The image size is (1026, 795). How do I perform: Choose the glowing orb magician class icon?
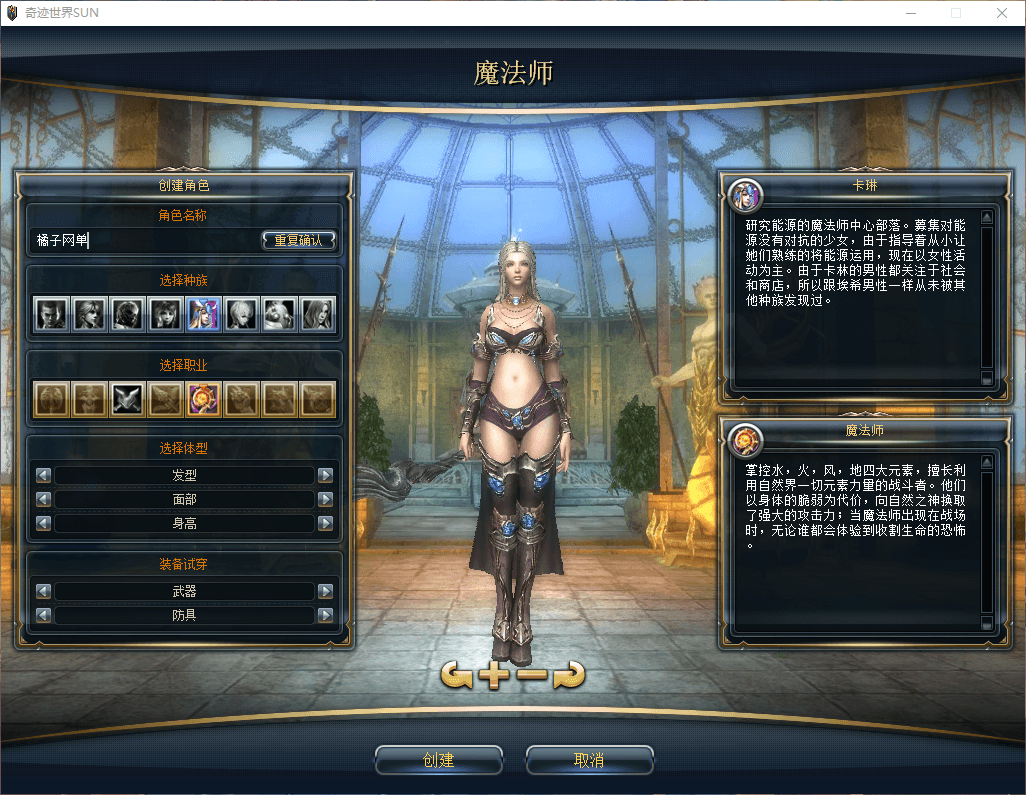203,399
